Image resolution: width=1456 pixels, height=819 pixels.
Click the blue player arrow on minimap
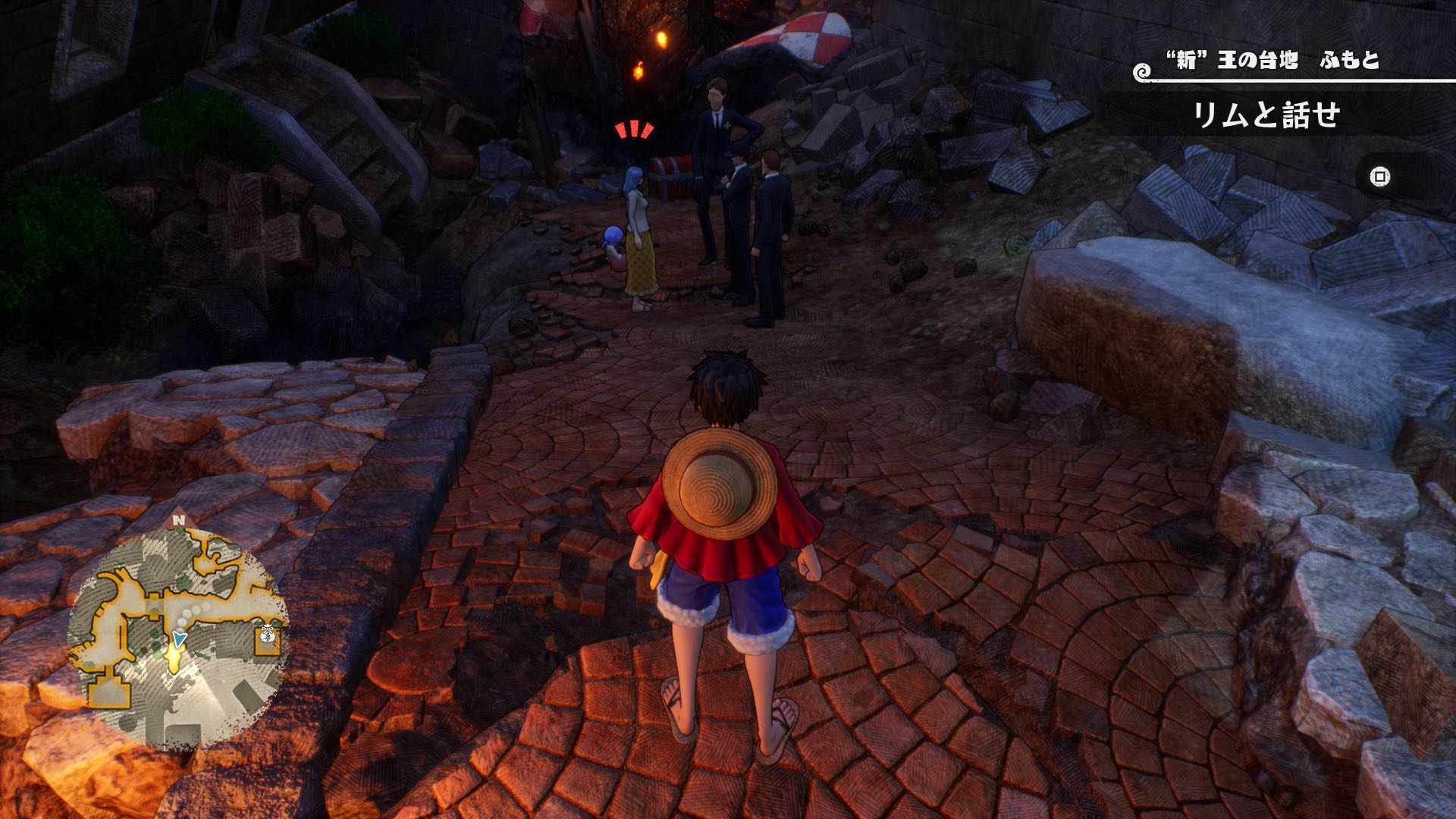click(179, 639)
